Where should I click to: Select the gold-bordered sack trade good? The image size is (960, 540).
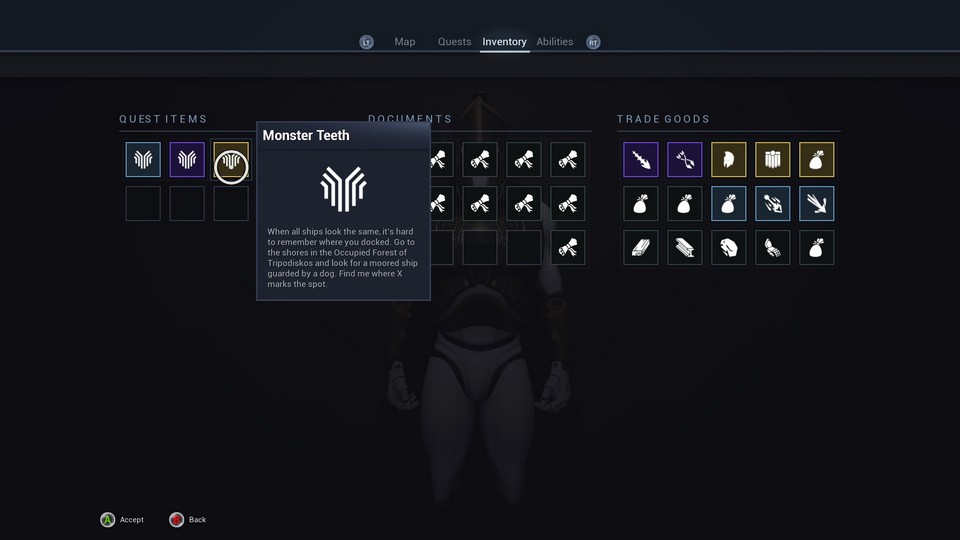pos(817,160)
